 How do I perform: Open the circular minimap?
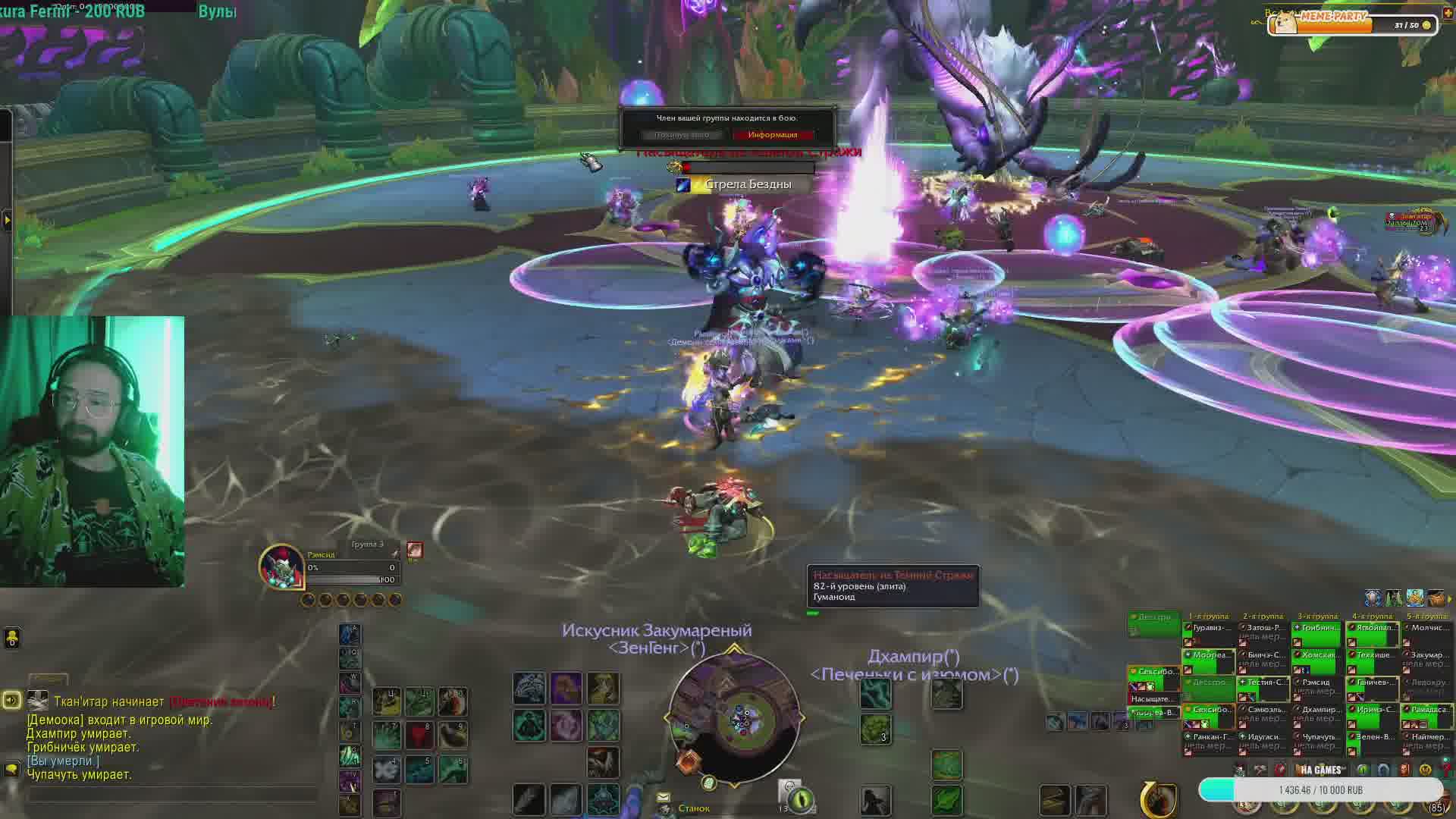tap(734, 717)
